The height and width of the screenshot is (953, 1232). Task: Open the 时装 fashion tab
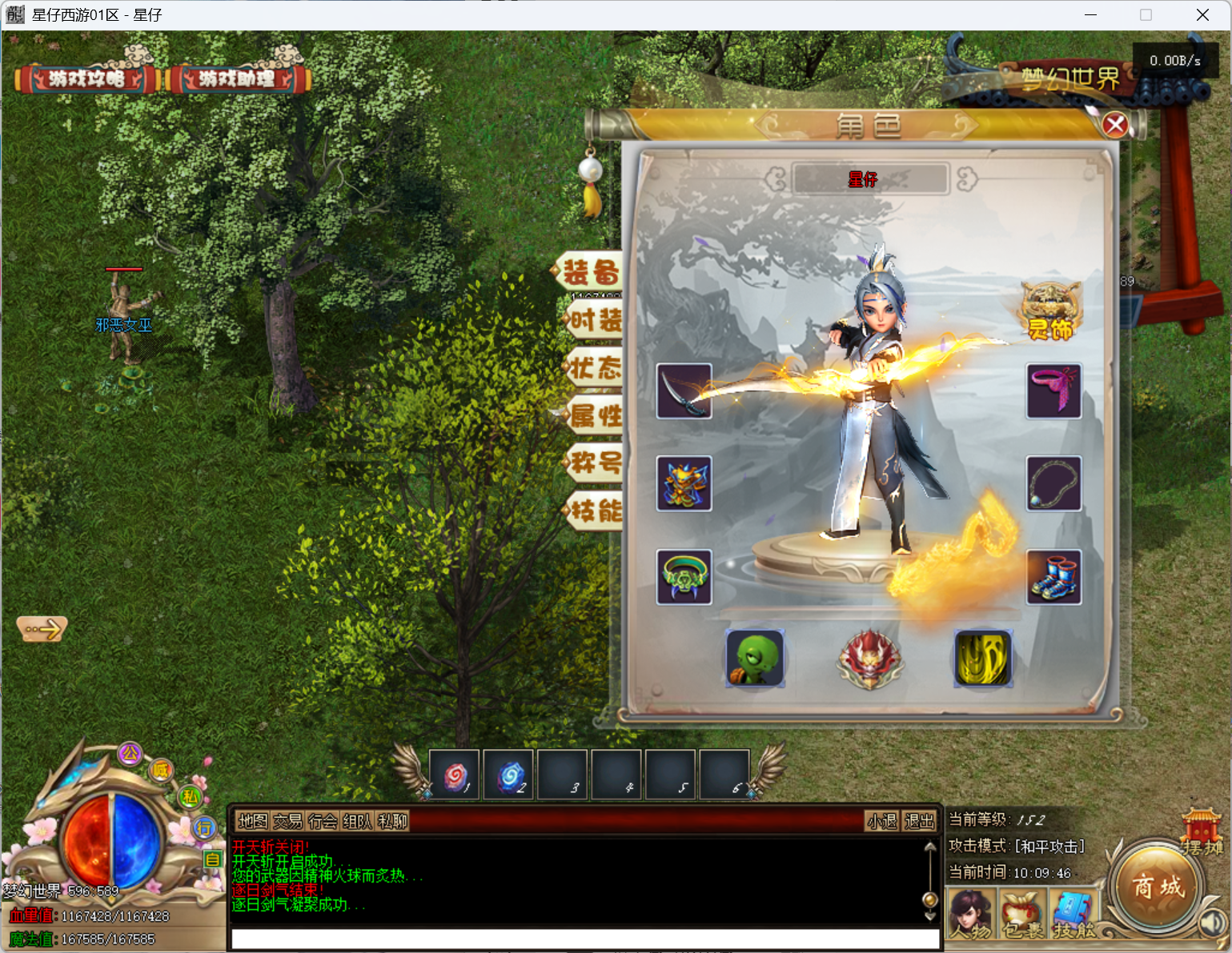[594, 321]
